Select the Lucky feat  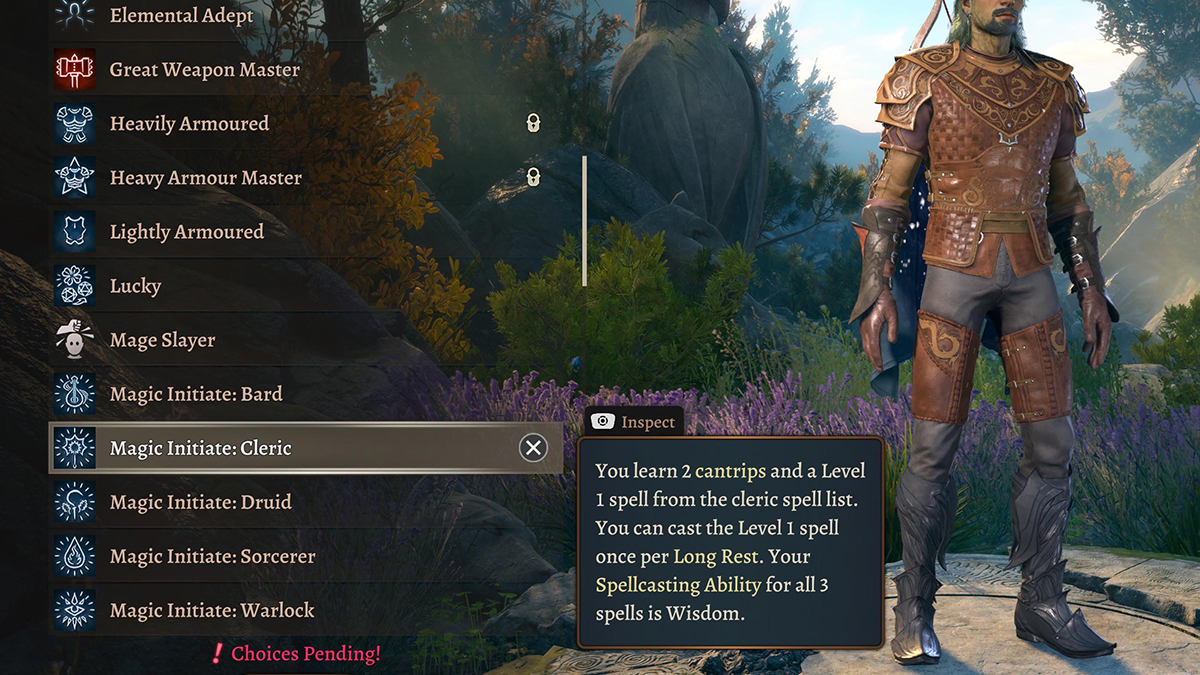(135, 286)
